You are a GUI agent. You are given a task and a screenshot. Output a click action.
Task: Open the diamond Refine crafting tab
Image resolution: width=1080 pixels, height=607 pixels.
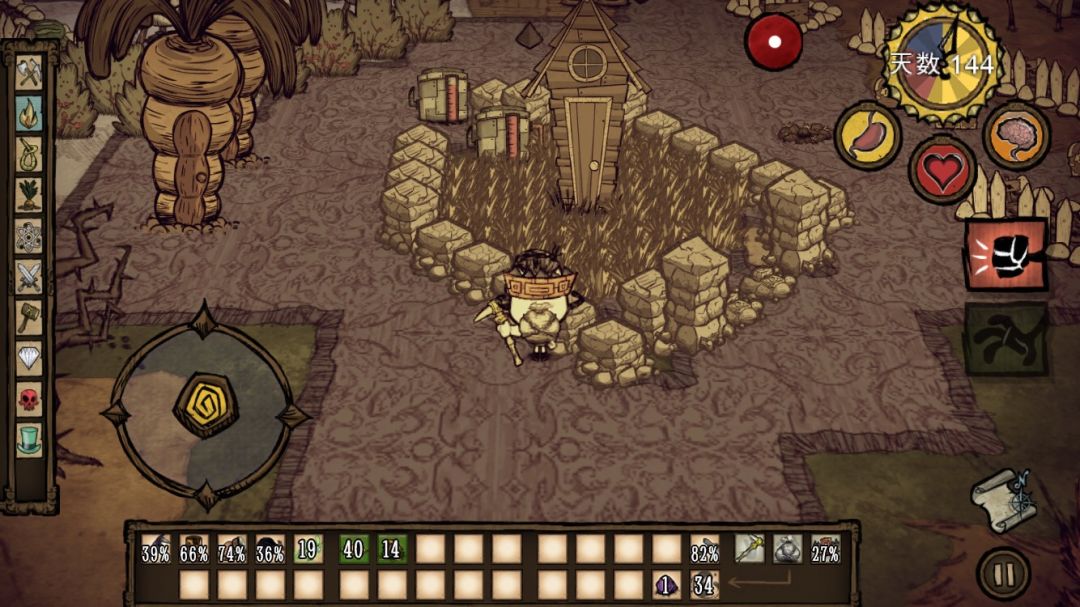[29, 358]
